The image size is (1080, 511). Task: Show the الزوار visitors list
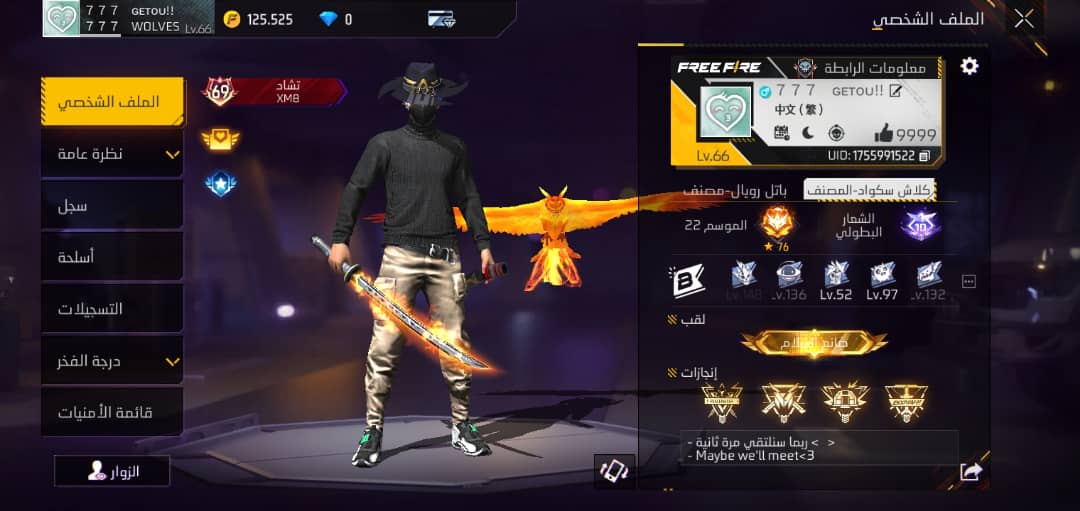(x=112, y=471)
